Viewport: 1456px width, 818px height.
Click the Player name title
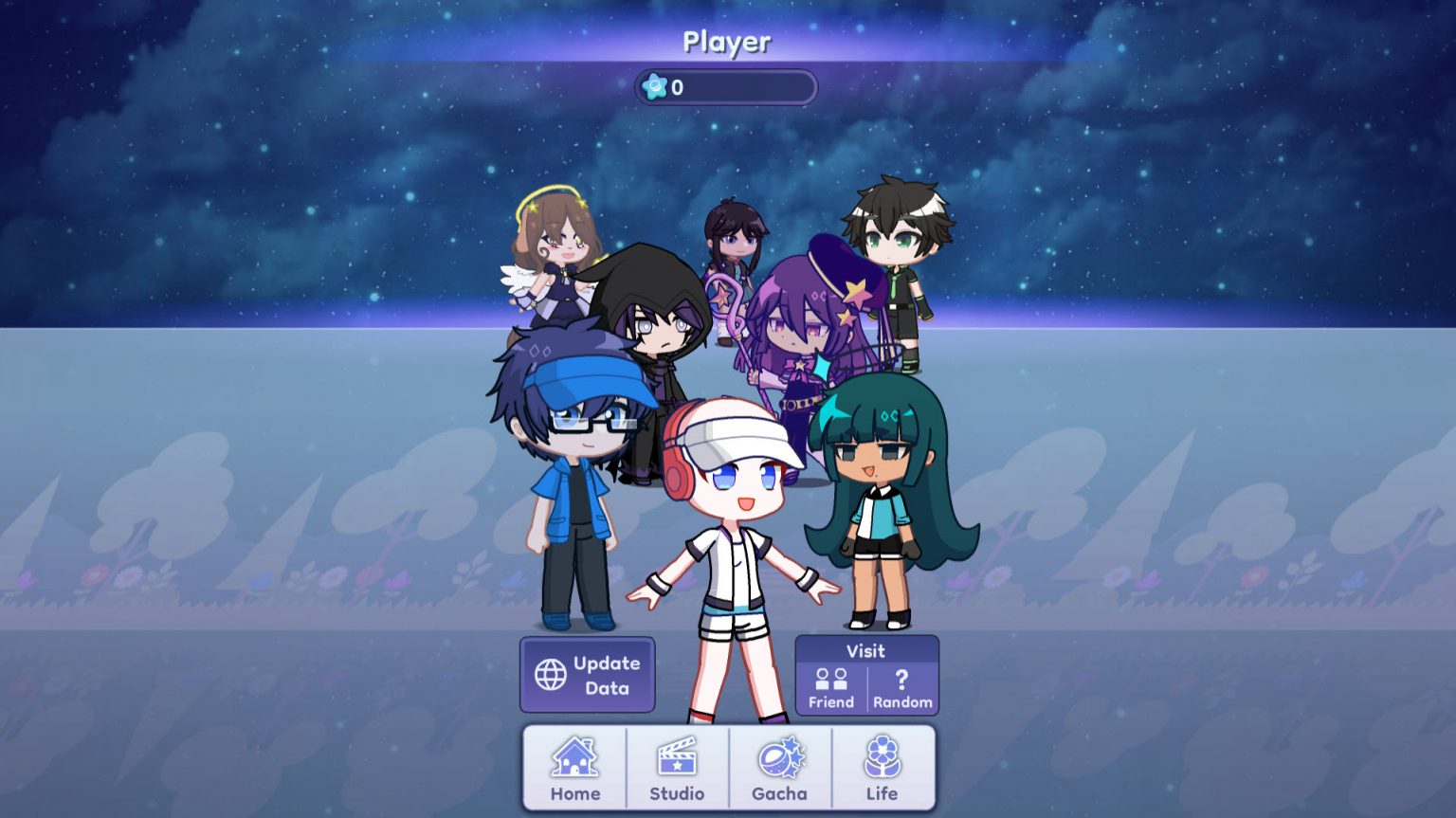(x=727, y=41)
